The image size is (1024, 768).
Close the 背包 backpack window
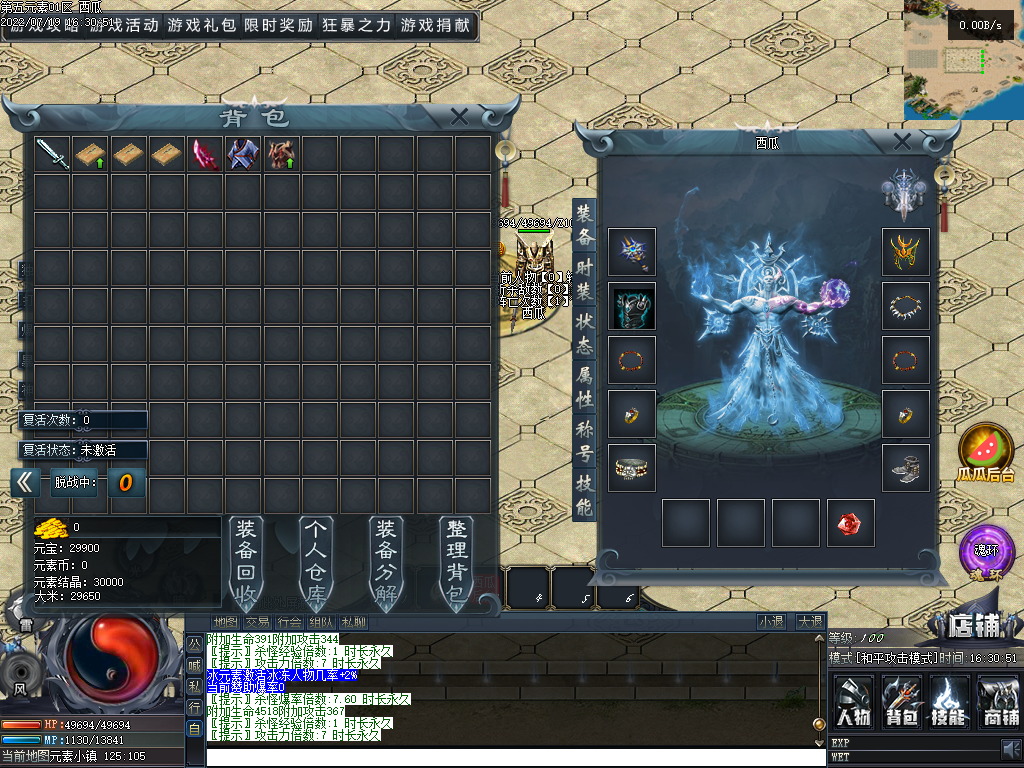pos(459,116)
